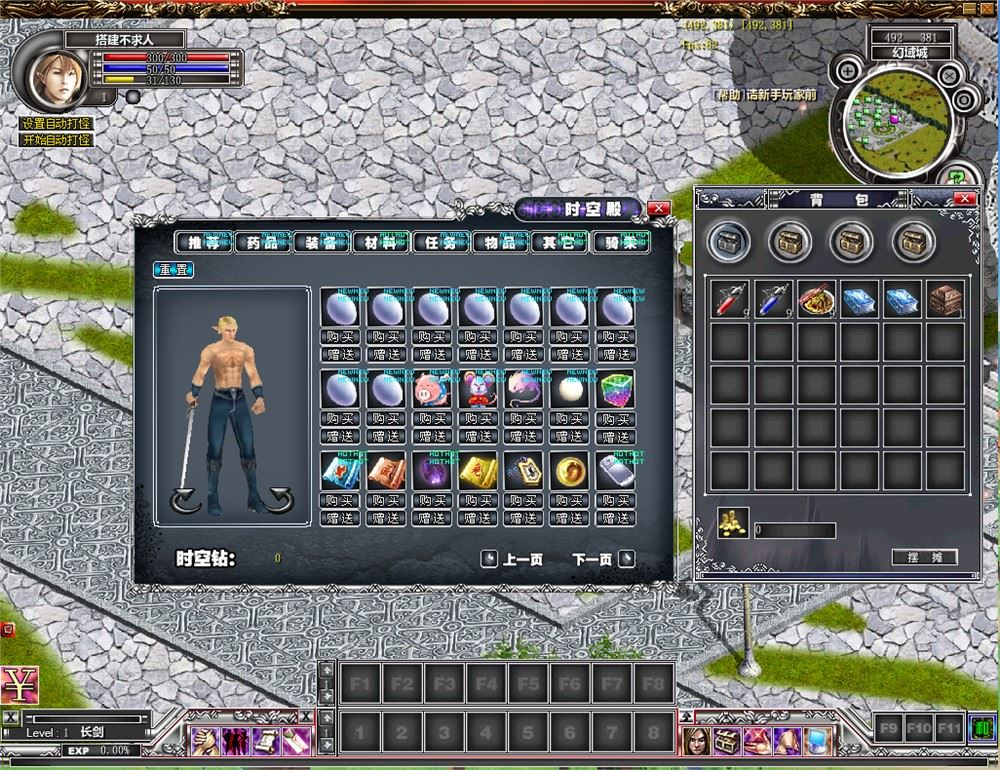
Task: Click 设置自动打怪 auto-fight settings
Action: click(57, 124)
